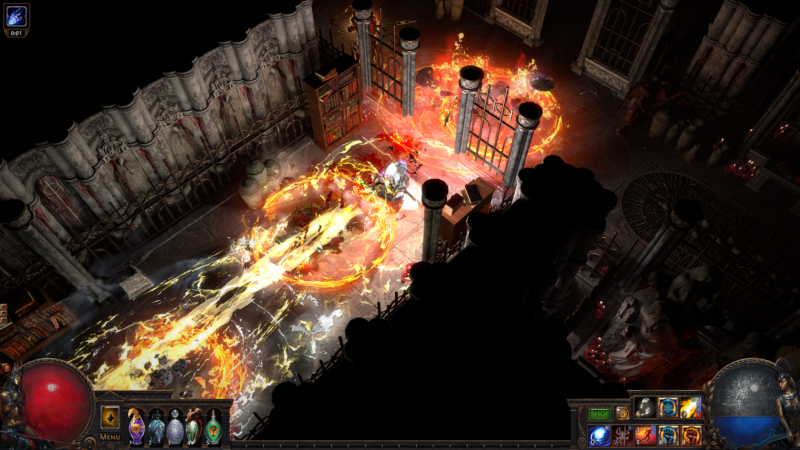Click the gold spiral coin icon
The width and height of the screenshot is (800, 450).
pos(623,412)
